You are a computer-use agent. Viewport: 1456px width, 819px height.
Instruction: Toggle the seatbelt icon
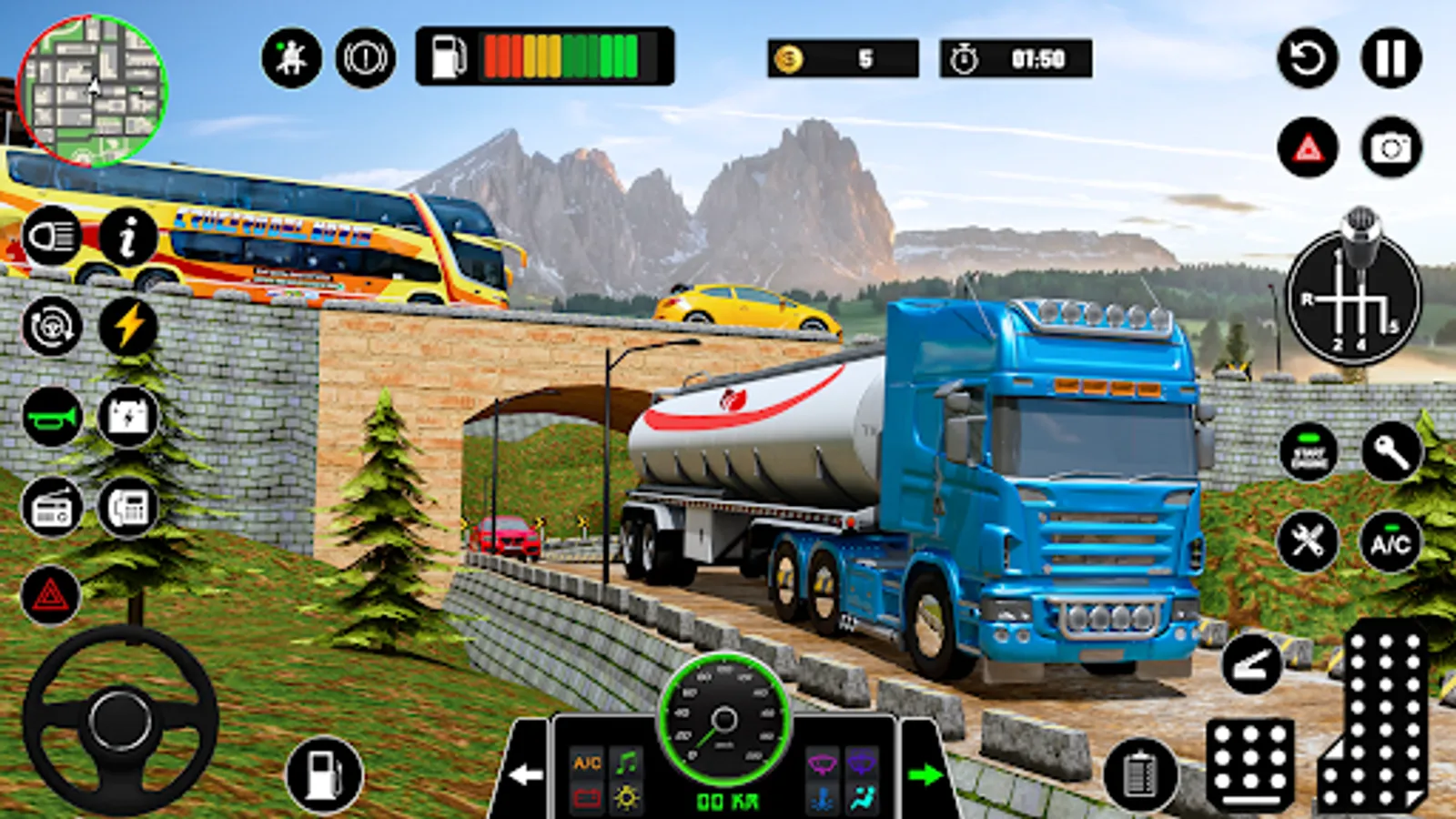click(291, 58)
